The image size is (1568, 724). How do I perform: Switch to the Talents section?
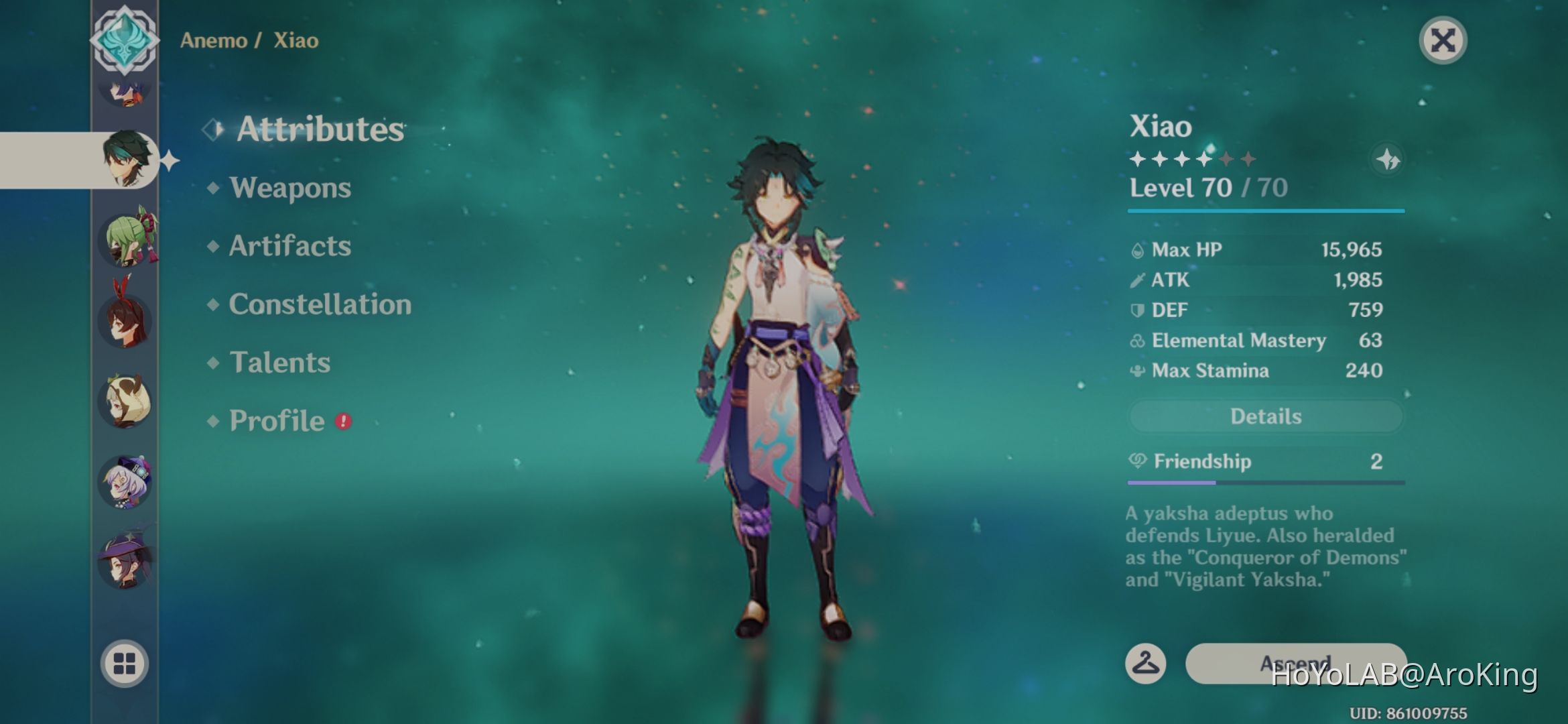click(279, 362)
